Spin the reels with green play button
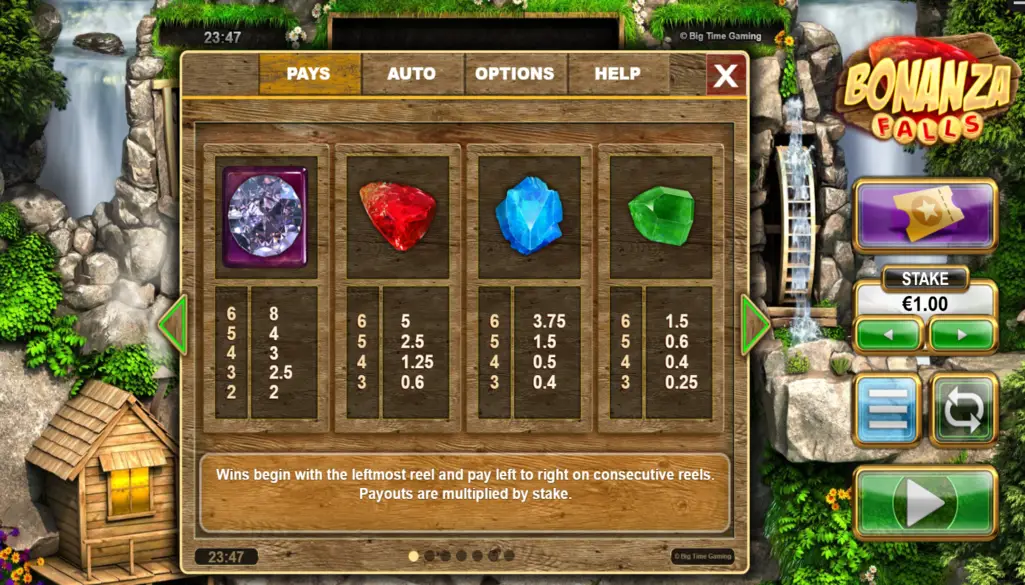 coord(925,503)
